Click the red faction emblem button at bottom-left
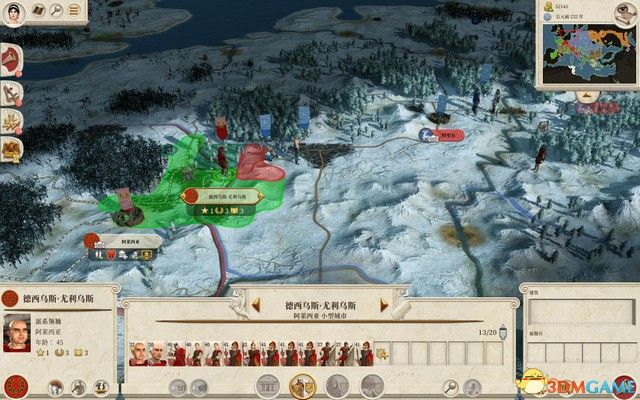The width and height of the screenshot is (640, 400). (16, 385)
